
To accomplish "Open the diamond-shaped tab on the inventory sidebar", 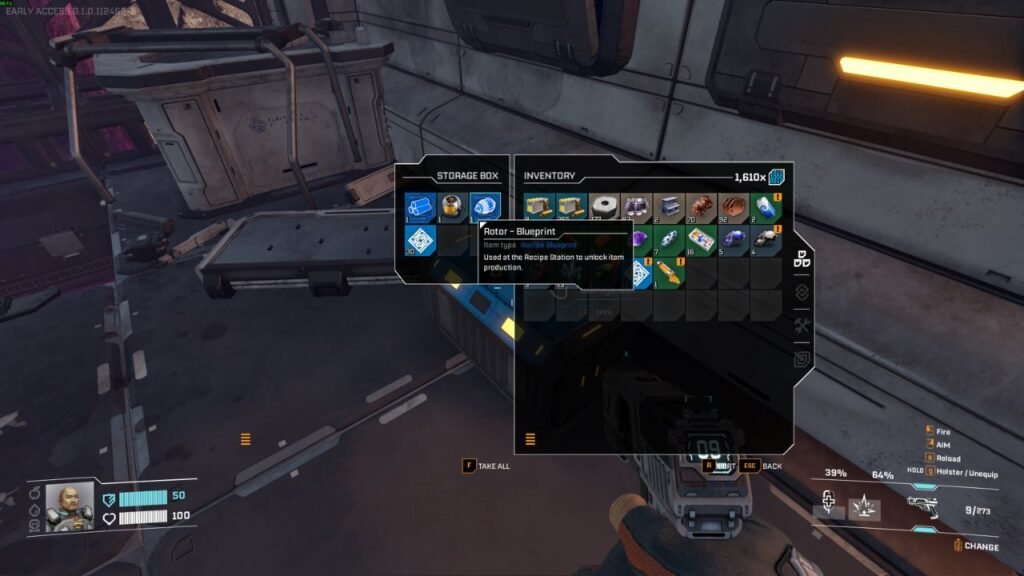I will [801, 293].
